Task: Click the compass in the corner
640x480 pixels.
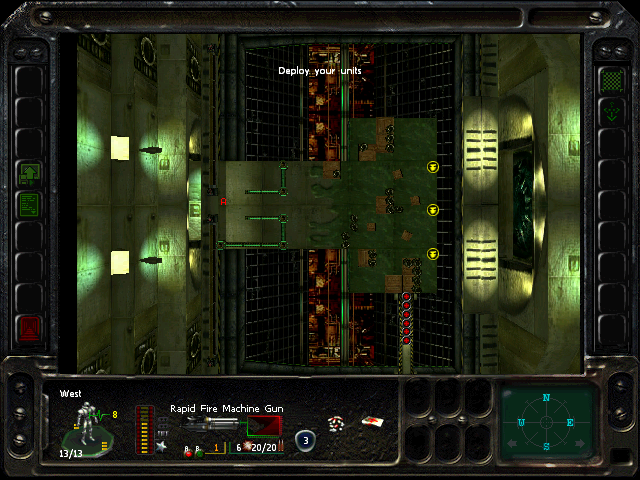Action: (547, 421)
